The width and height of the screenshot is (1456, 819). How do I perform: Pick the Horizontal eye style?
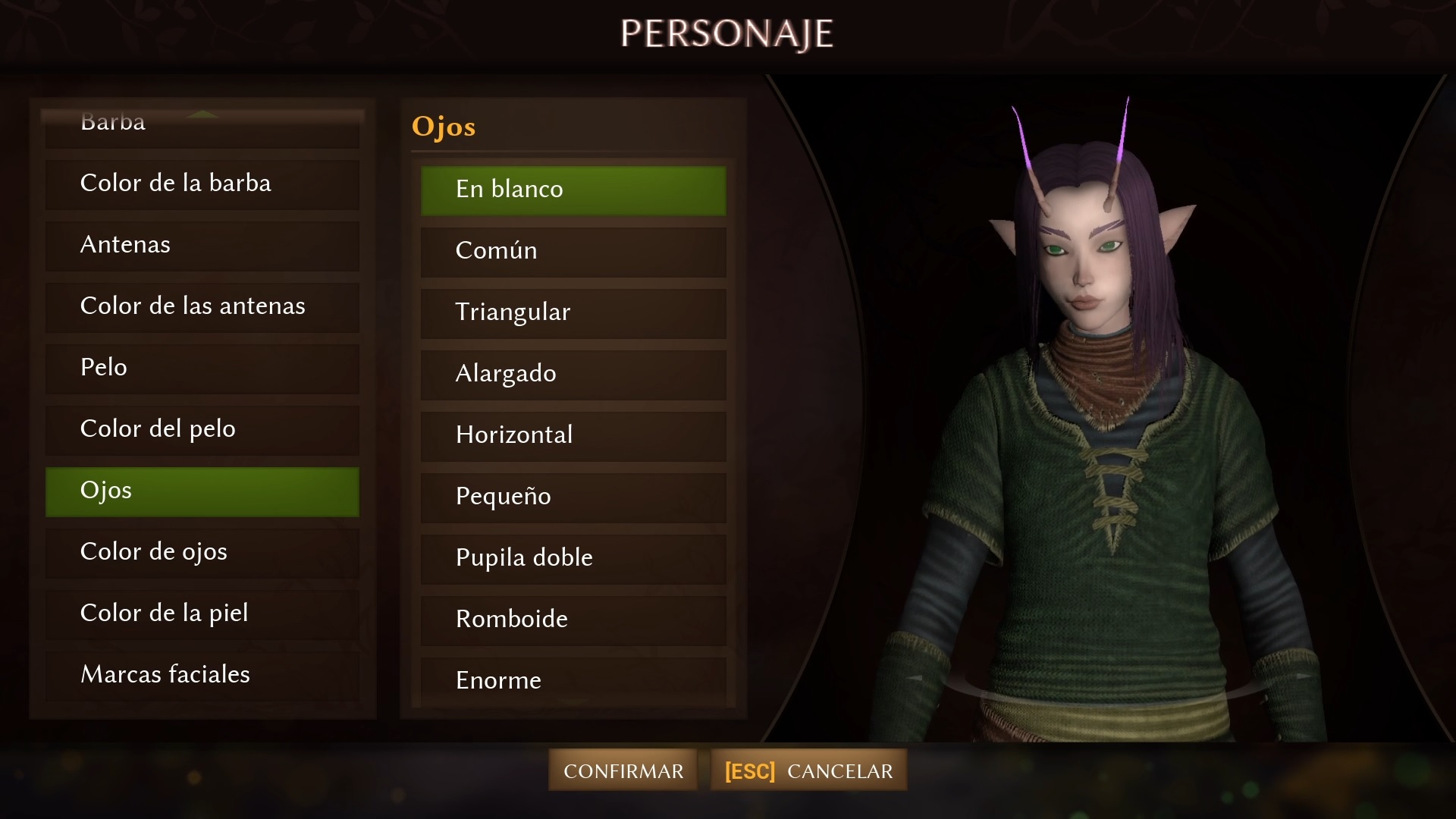[x=573, y=435]
